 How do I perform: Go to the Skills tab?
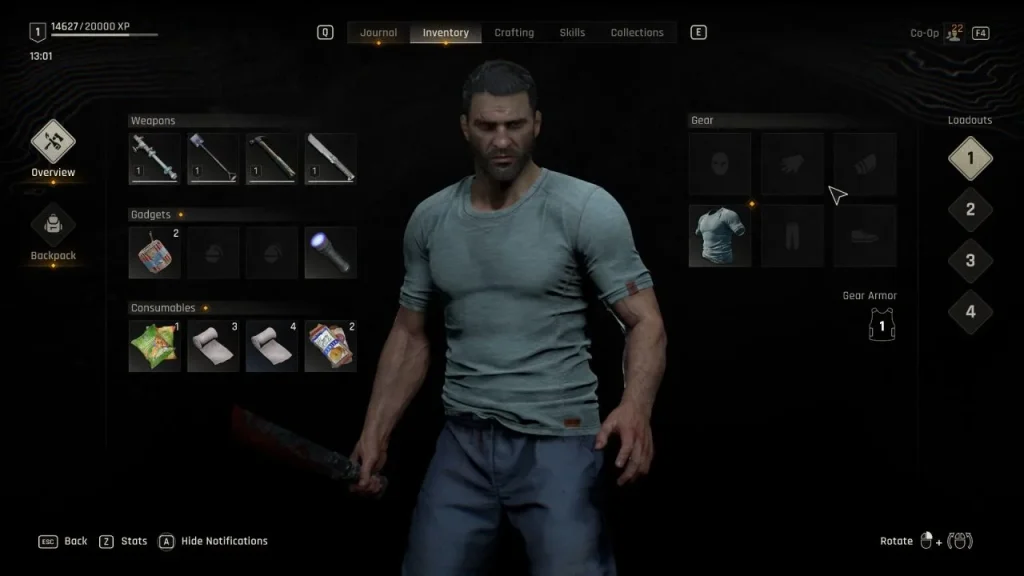(572, 33)
